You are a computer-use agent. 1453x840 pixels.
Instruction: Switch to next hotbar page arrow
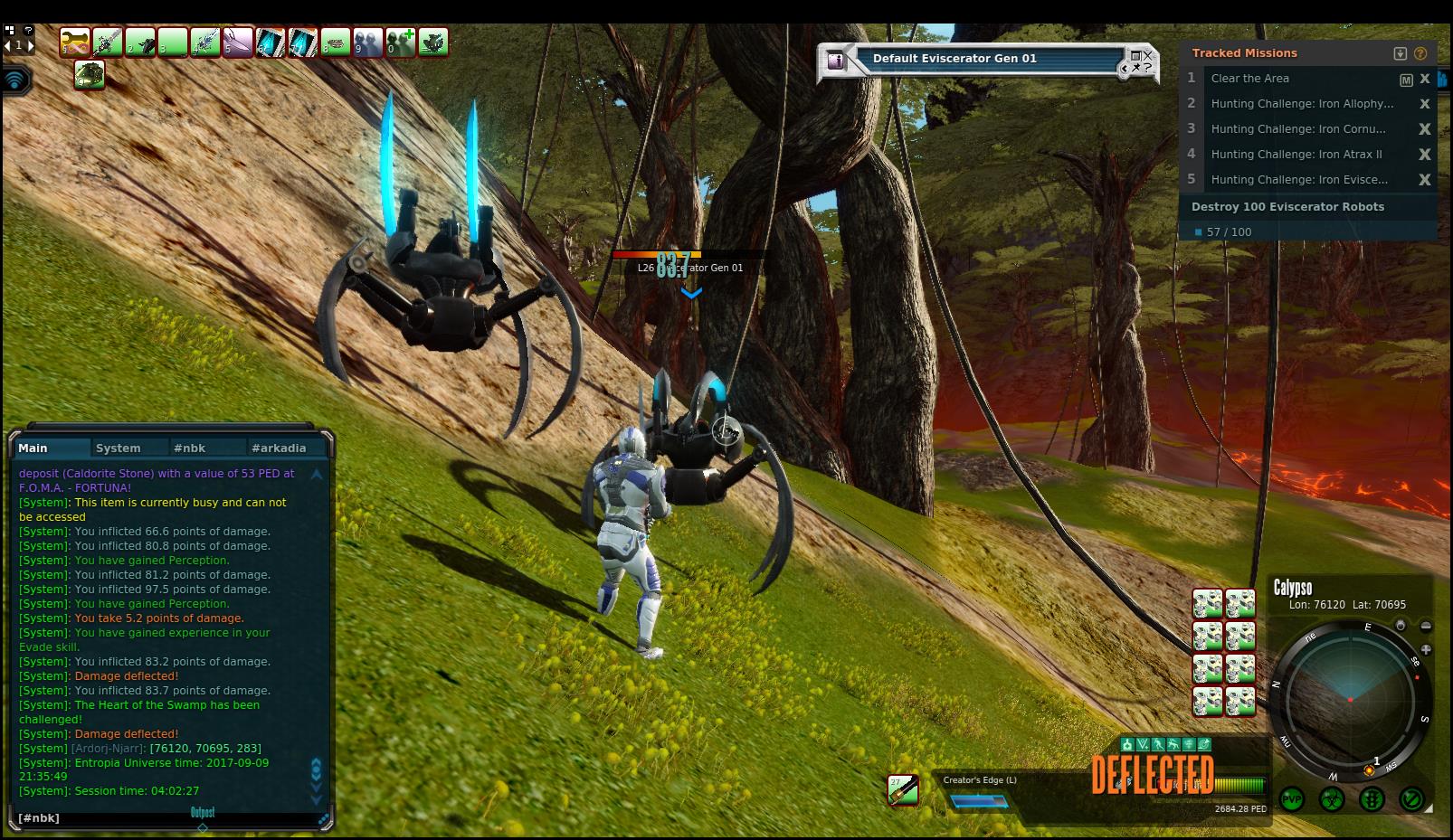pos(31,44)
